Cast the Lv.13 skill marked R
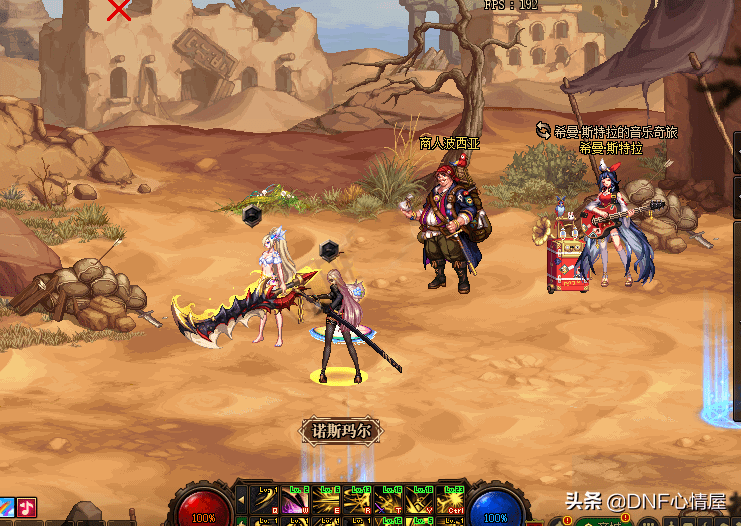The image size is (741, 526). [x=357, y=498]
